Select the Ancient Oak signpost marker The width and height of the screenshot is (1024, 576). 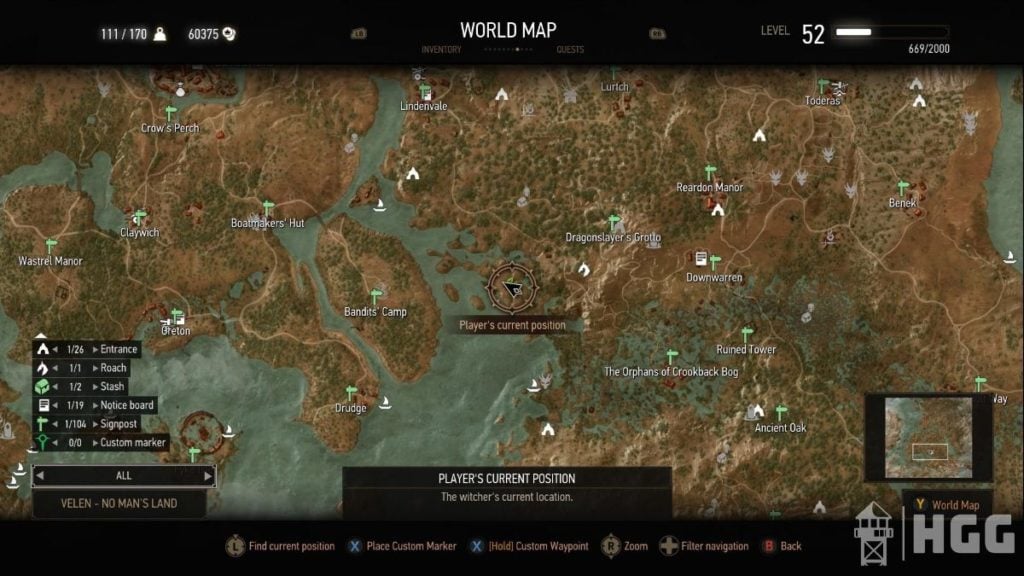(x=781, y=412)
